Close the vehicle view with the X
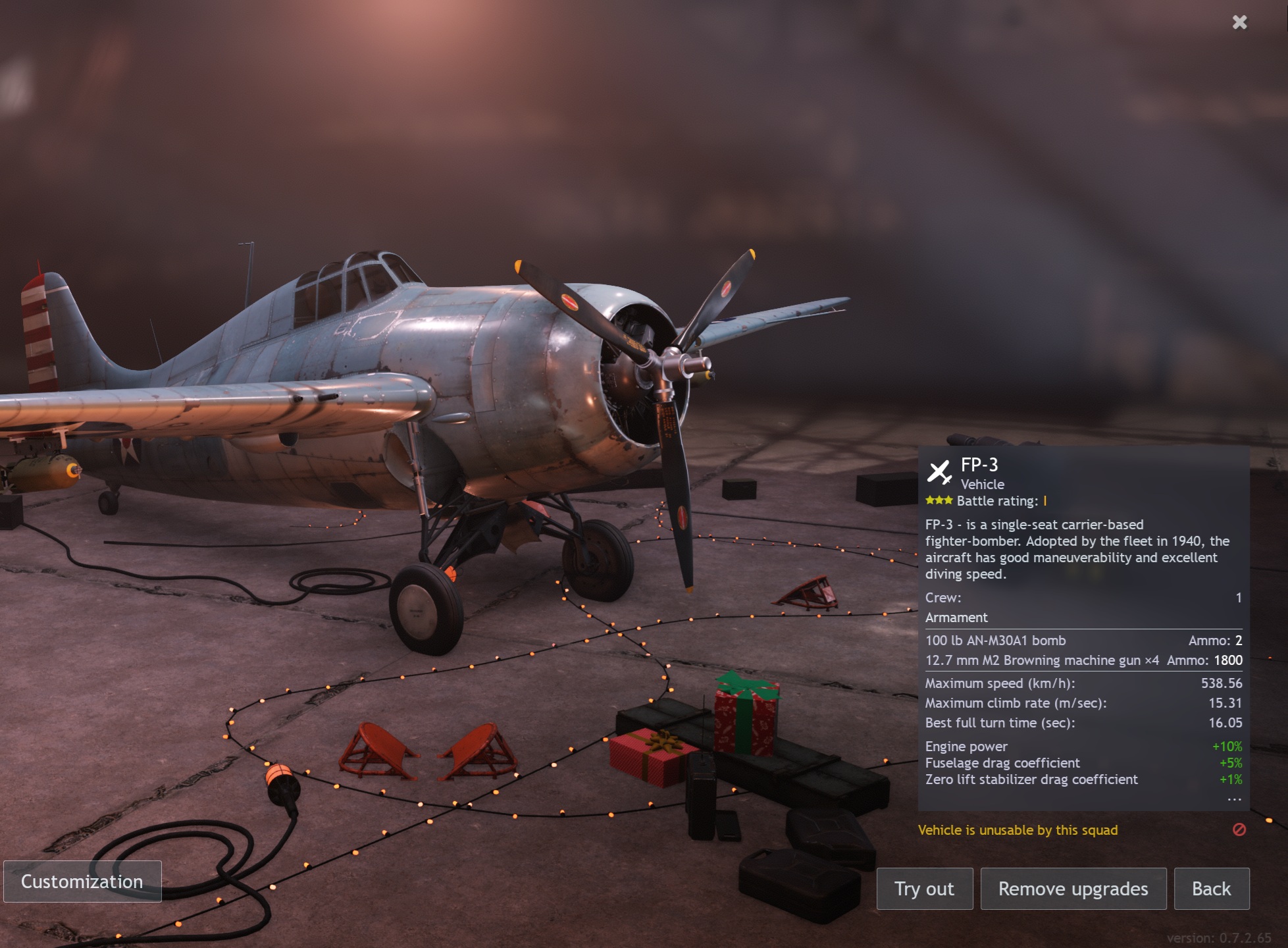1288x948 pixels. [x=1239, y=22]
